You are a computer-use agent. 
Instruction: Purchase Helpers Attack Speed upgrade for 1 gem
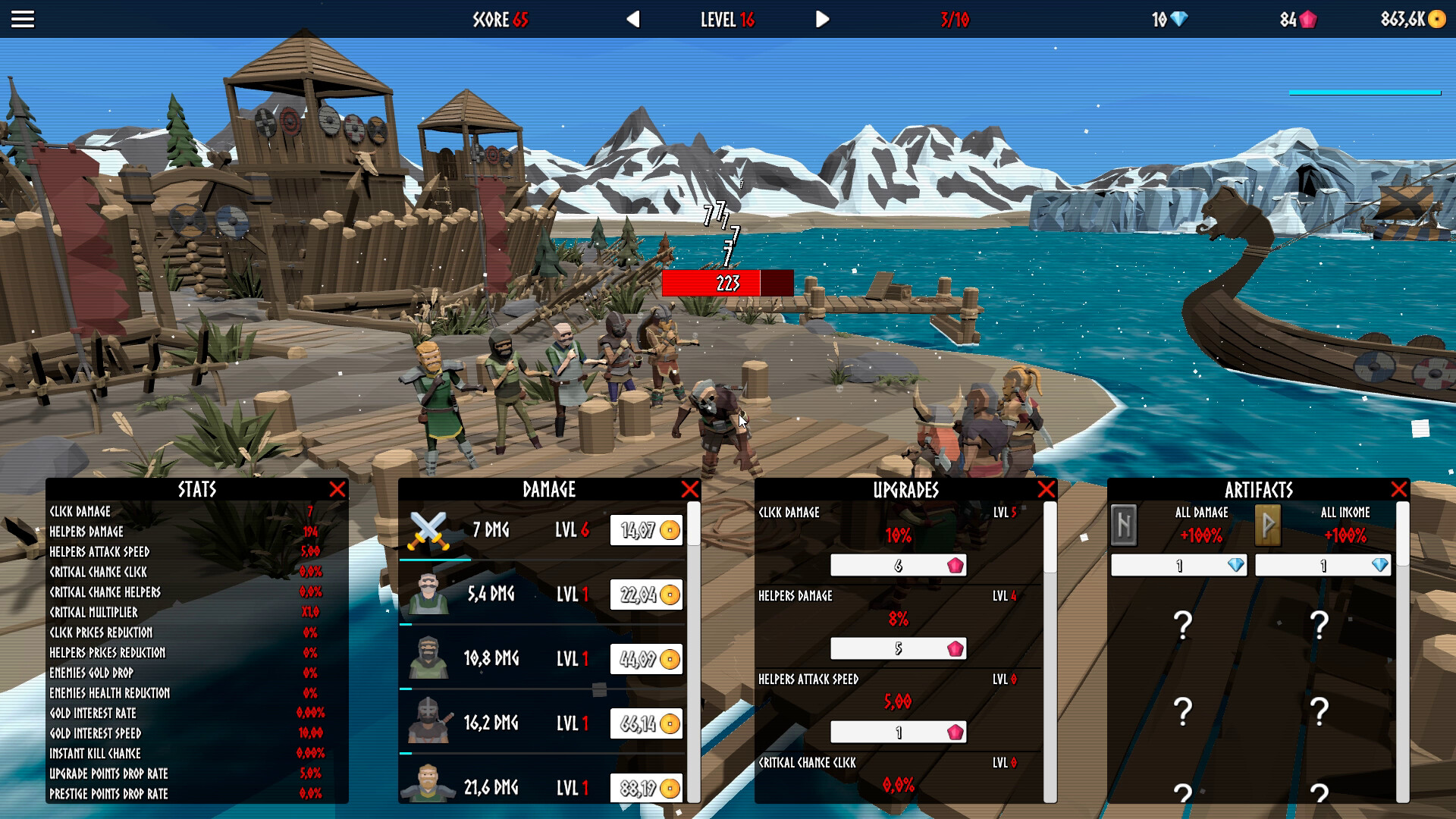coord(899,733)
